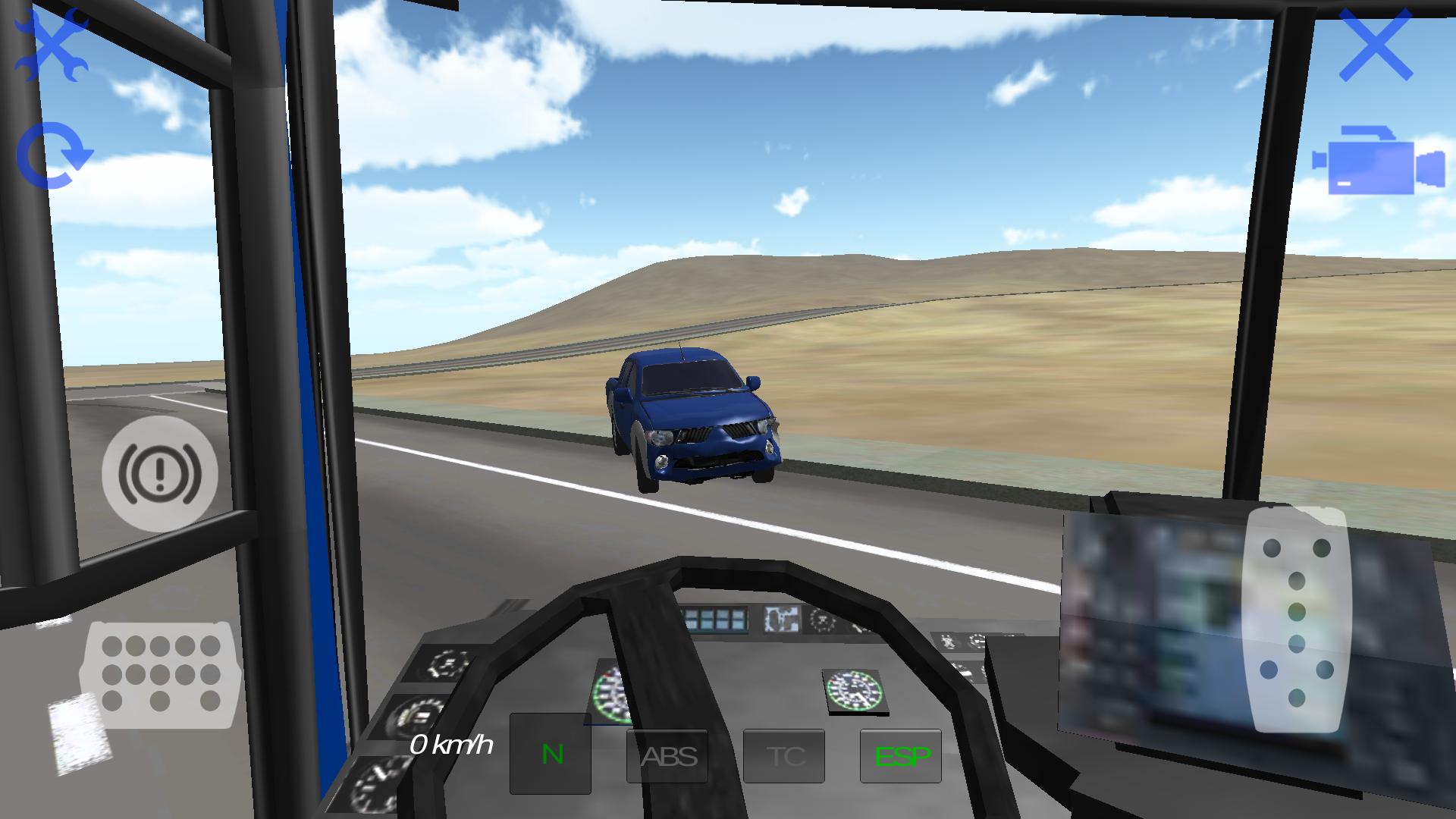Click the 0 km/h speed readout
Screen dimensions: 1456x819
click(x=453, y=745)
